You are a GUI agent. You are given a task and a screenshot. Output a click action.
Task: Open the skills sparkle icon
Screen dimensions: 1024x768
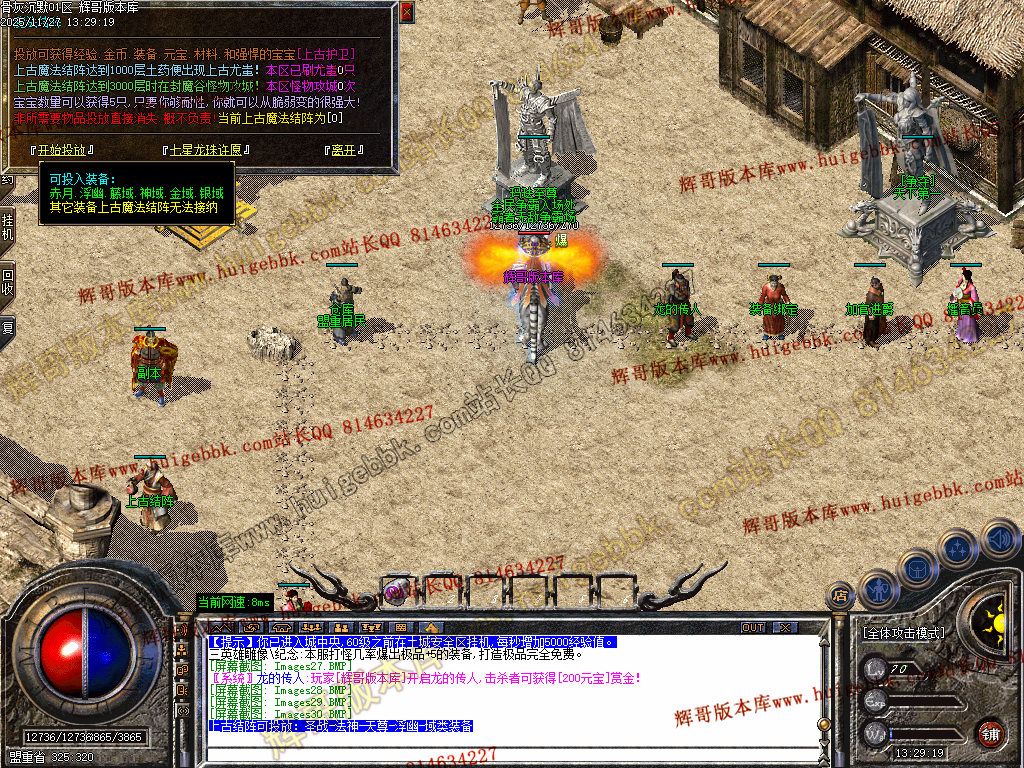[957, 548]
